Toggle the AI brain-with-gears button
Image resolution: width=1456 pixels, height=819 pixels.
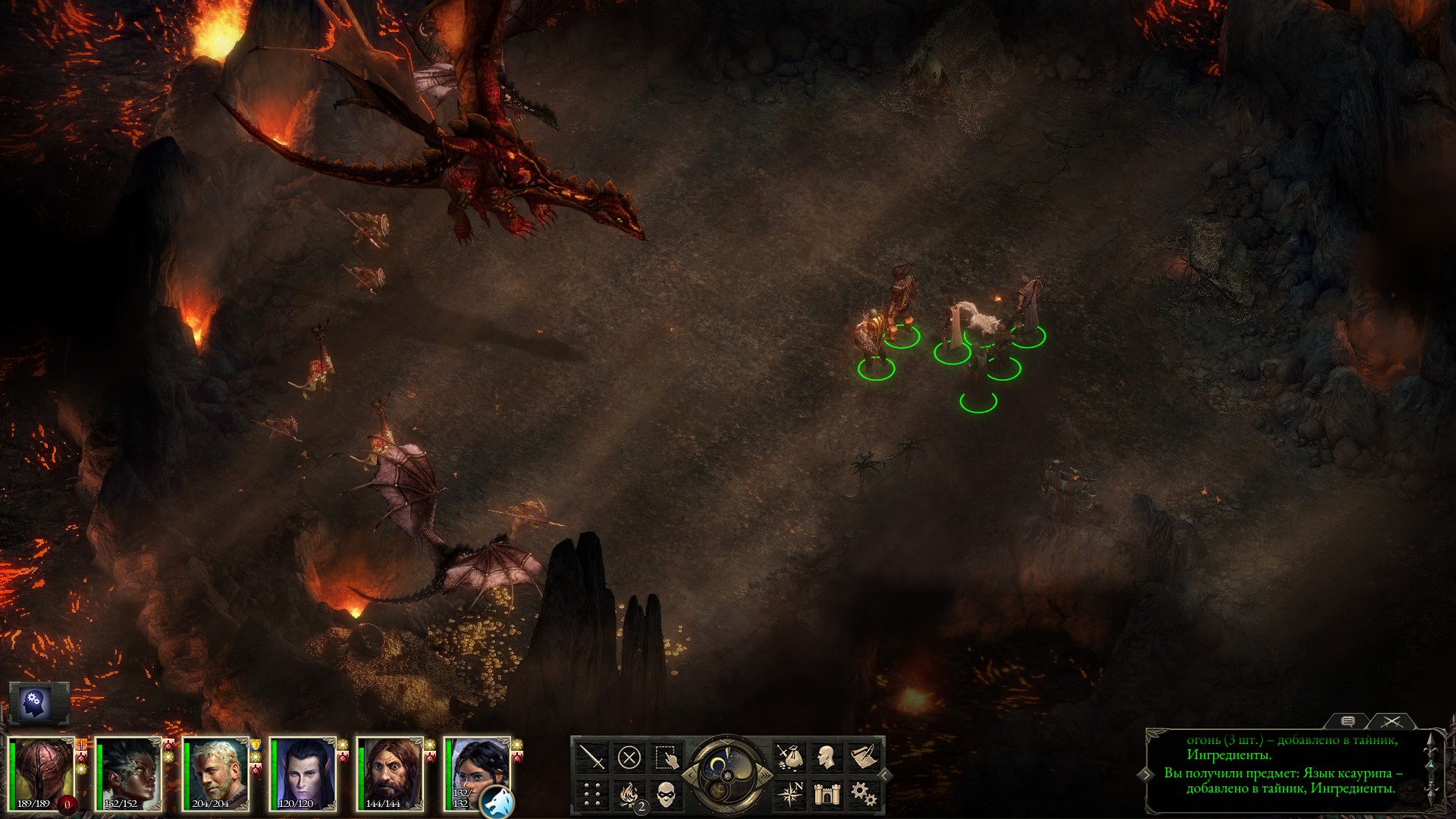click(x=35, y=701)
